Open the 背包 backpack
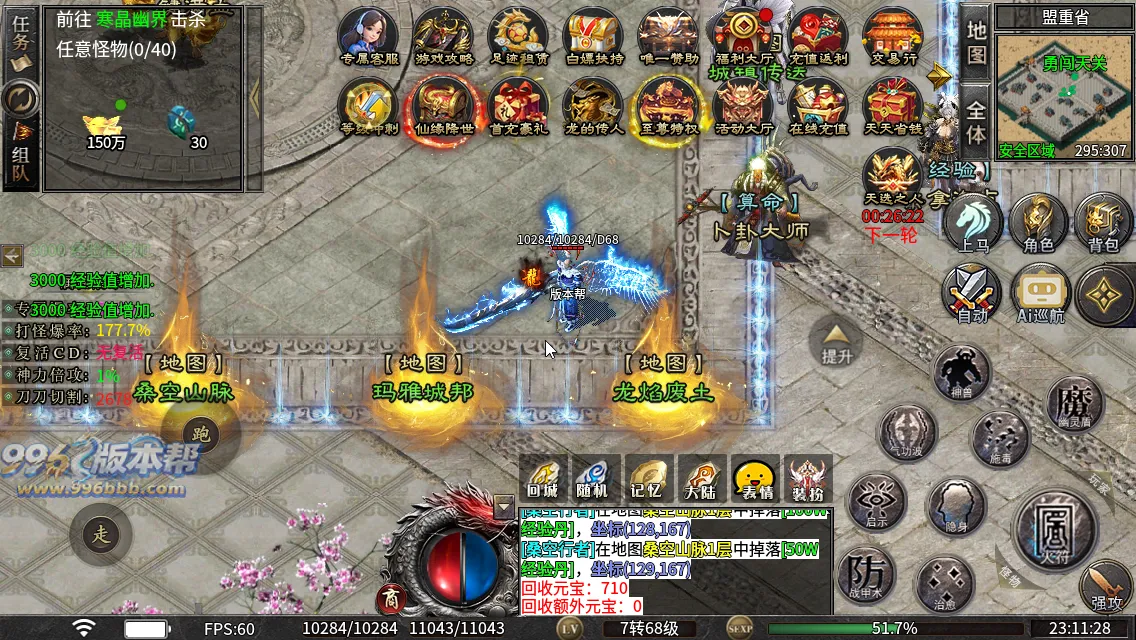The width and height of the screenshot is (1136, 640). tap(1103, 221)
